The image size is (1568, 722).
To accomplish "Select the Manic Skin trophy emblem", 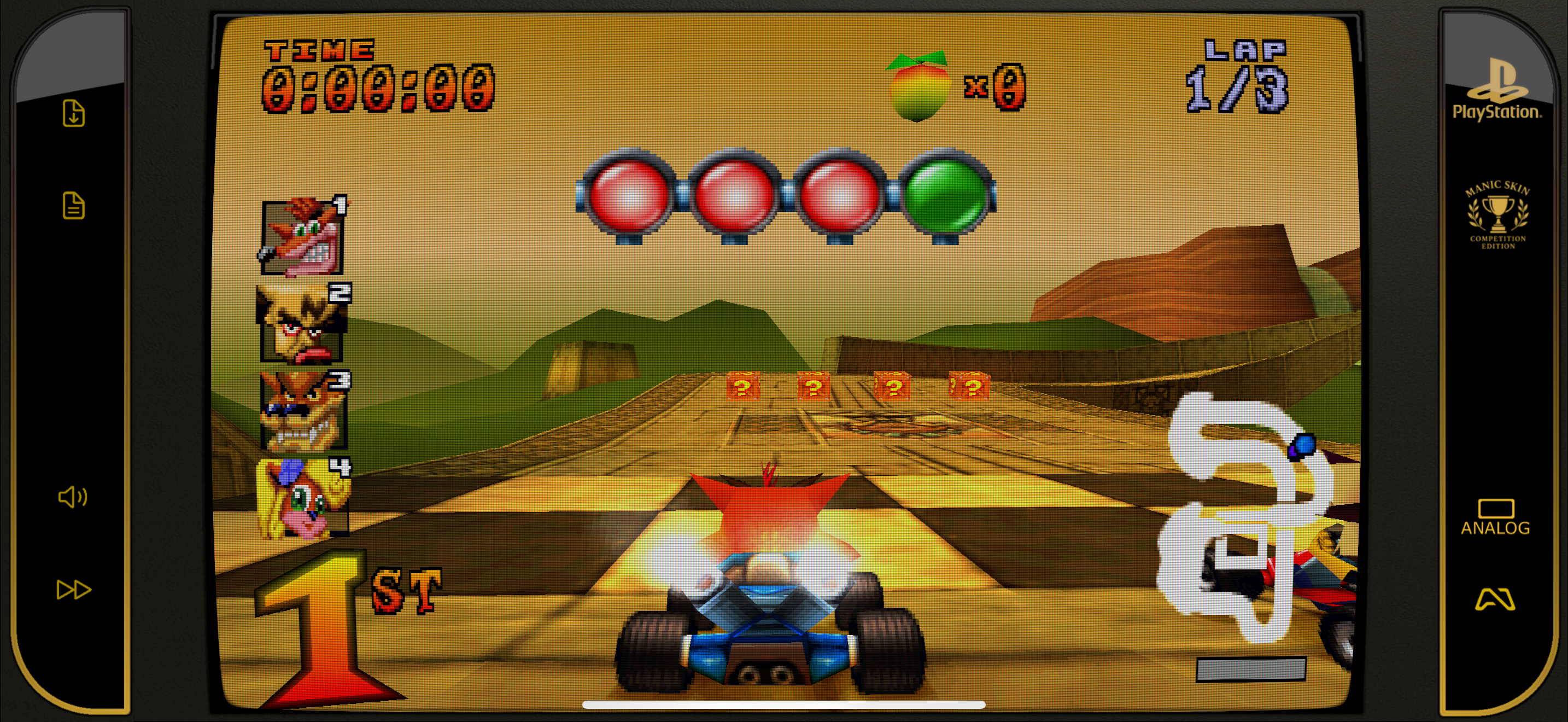I will (1497, 214).
